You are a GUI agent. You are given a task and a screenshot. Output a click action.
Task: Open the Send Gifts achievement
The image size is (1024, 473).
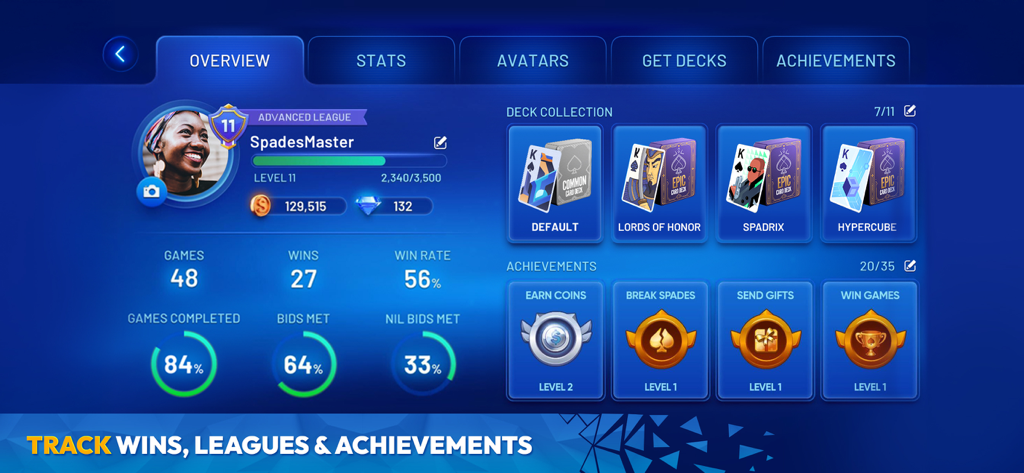764,340
